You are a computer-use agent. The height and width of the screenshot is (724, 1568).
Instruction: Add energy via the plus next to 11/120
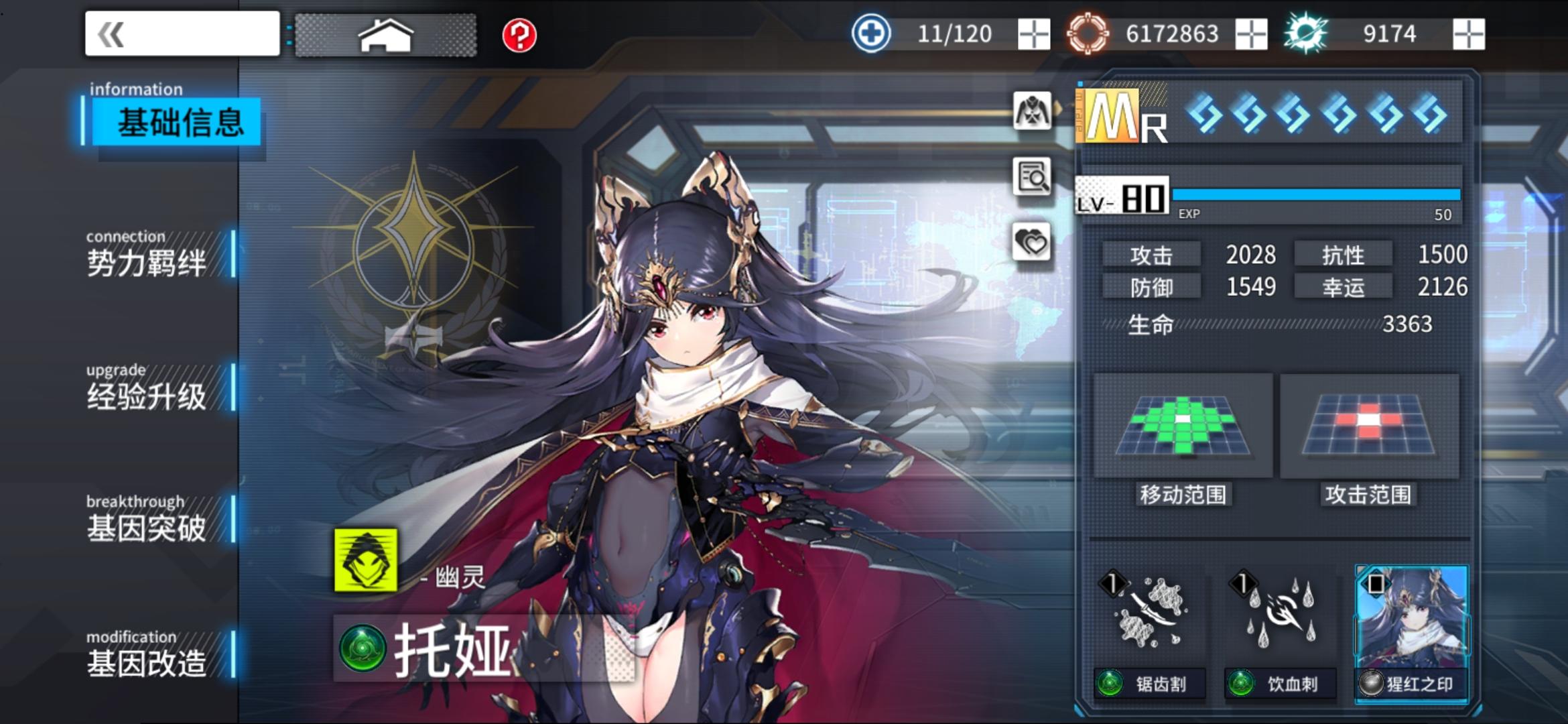[1033, 33]
